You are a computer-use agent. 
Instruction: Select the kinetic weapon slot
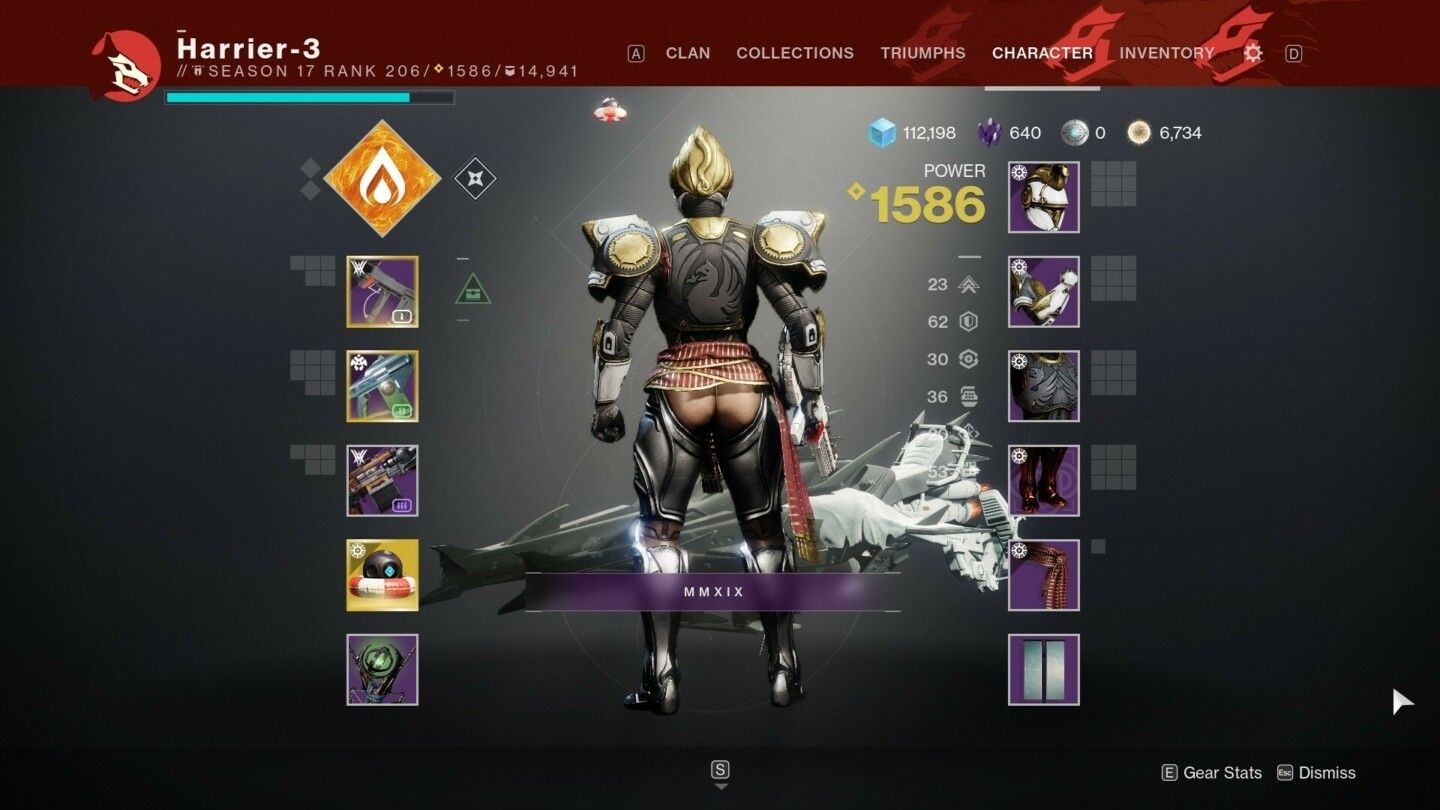point(382,292)
